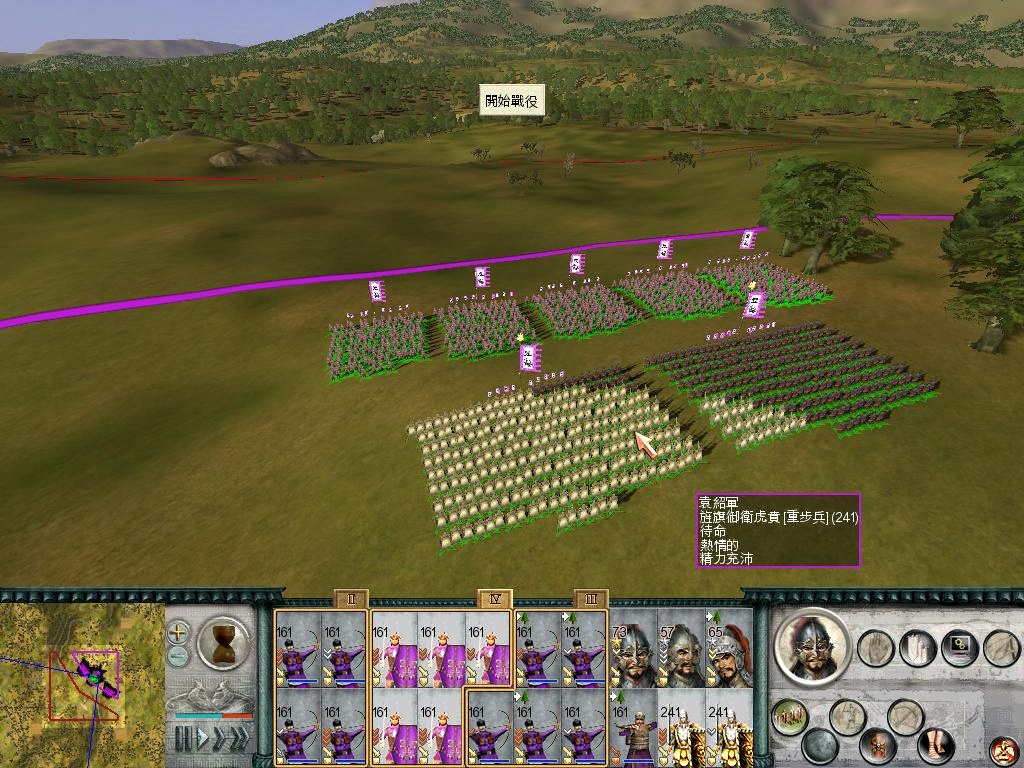The height and width of the screenshot is (768, 1024).
Task: Select the general unit card with 73 men
Action: (633, 649)
